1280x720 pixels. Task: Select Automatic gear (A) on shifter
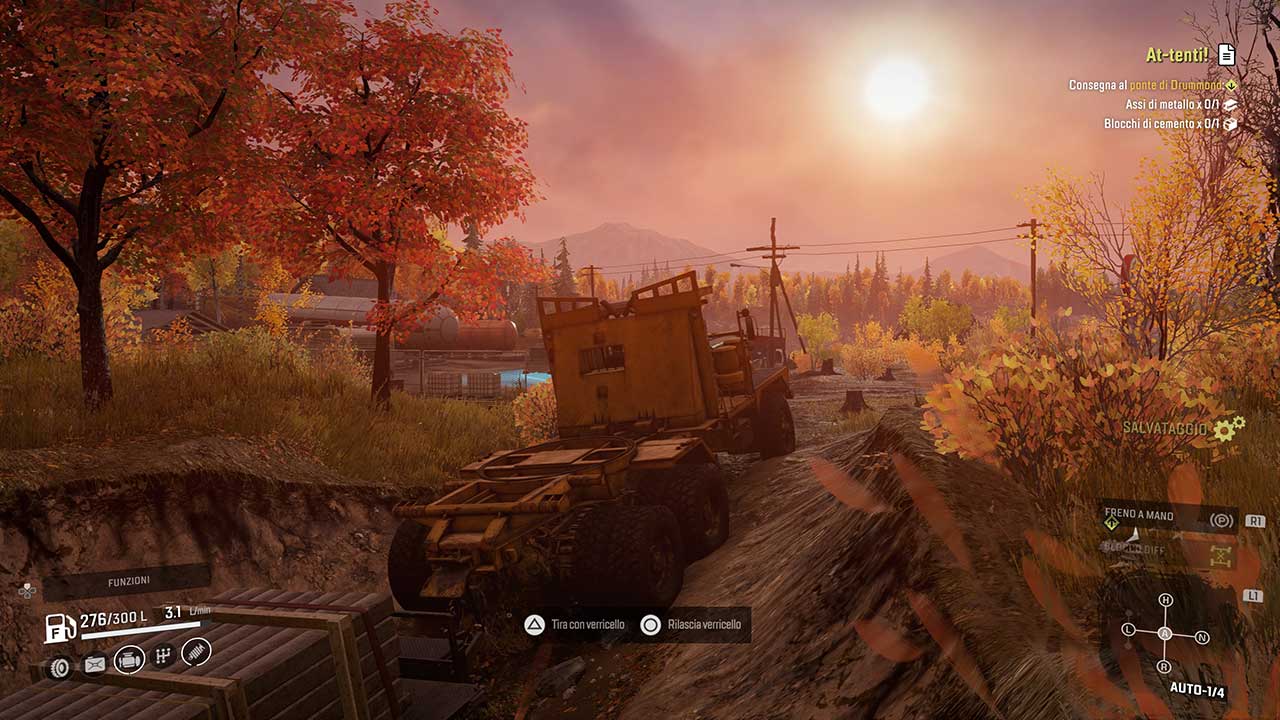[1165, 633]
